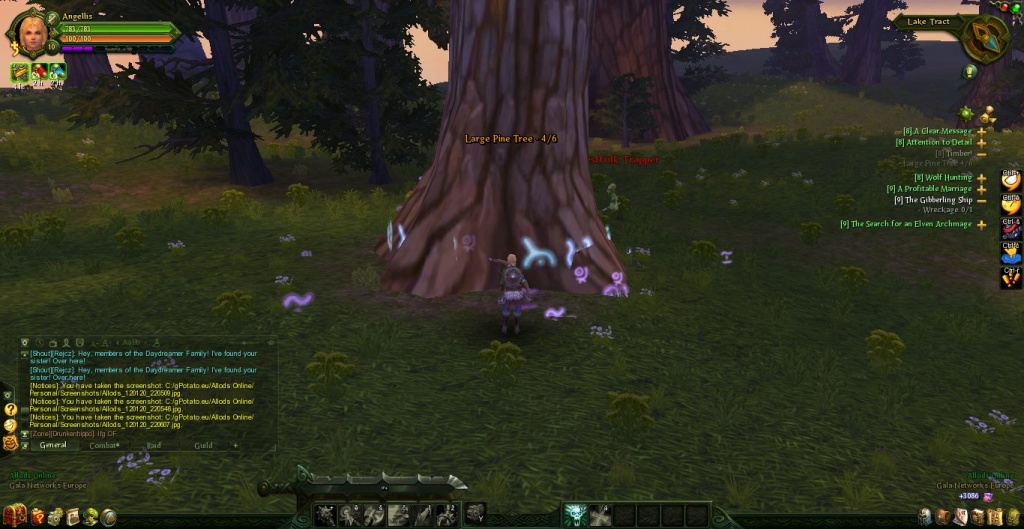Expand the Attention to Detail quest
This screenshot has width=1024, height=529.
(982, 143)
